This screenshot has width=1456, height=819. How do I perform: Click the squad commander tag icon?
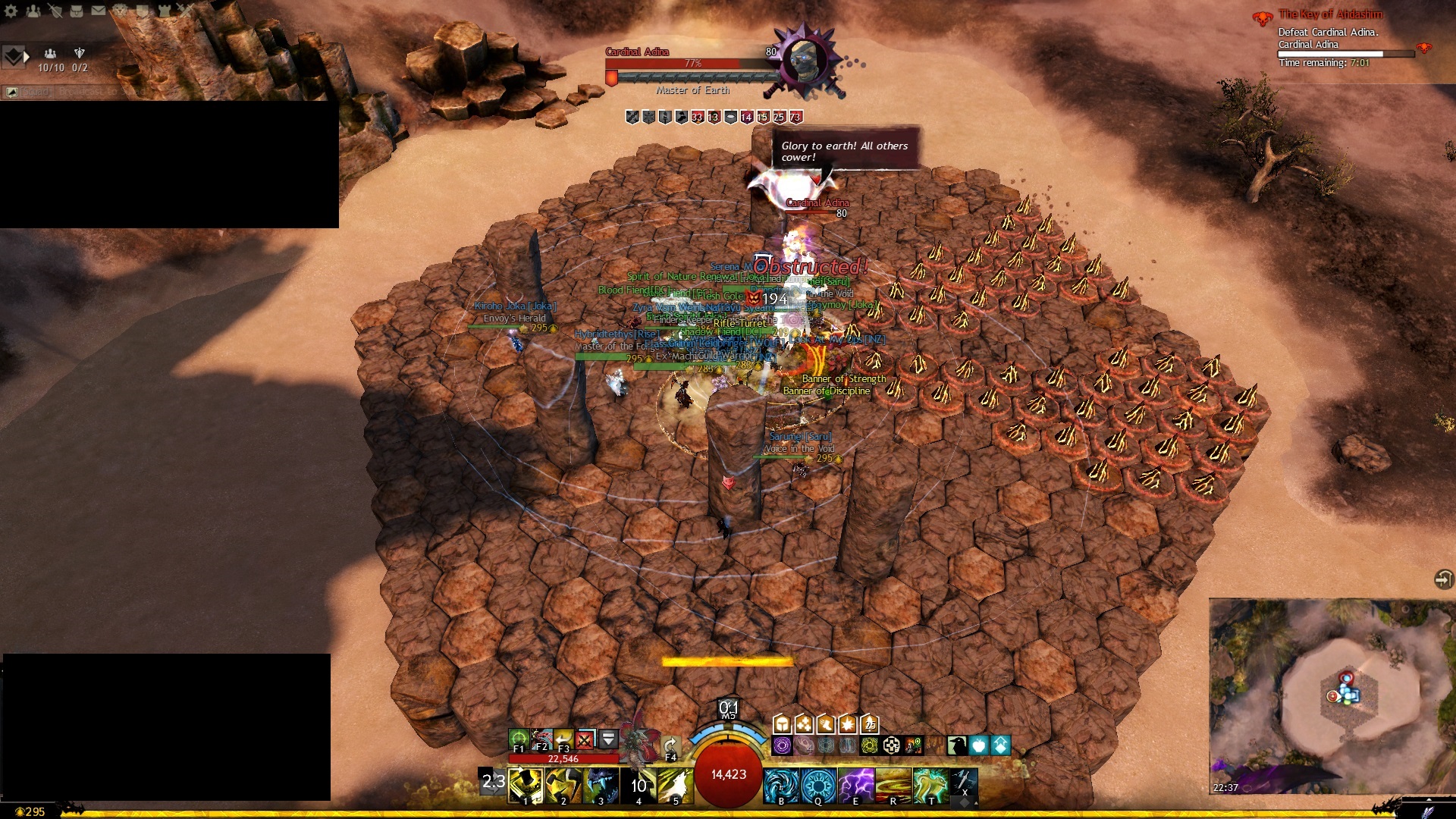click(x=14, y=57)
